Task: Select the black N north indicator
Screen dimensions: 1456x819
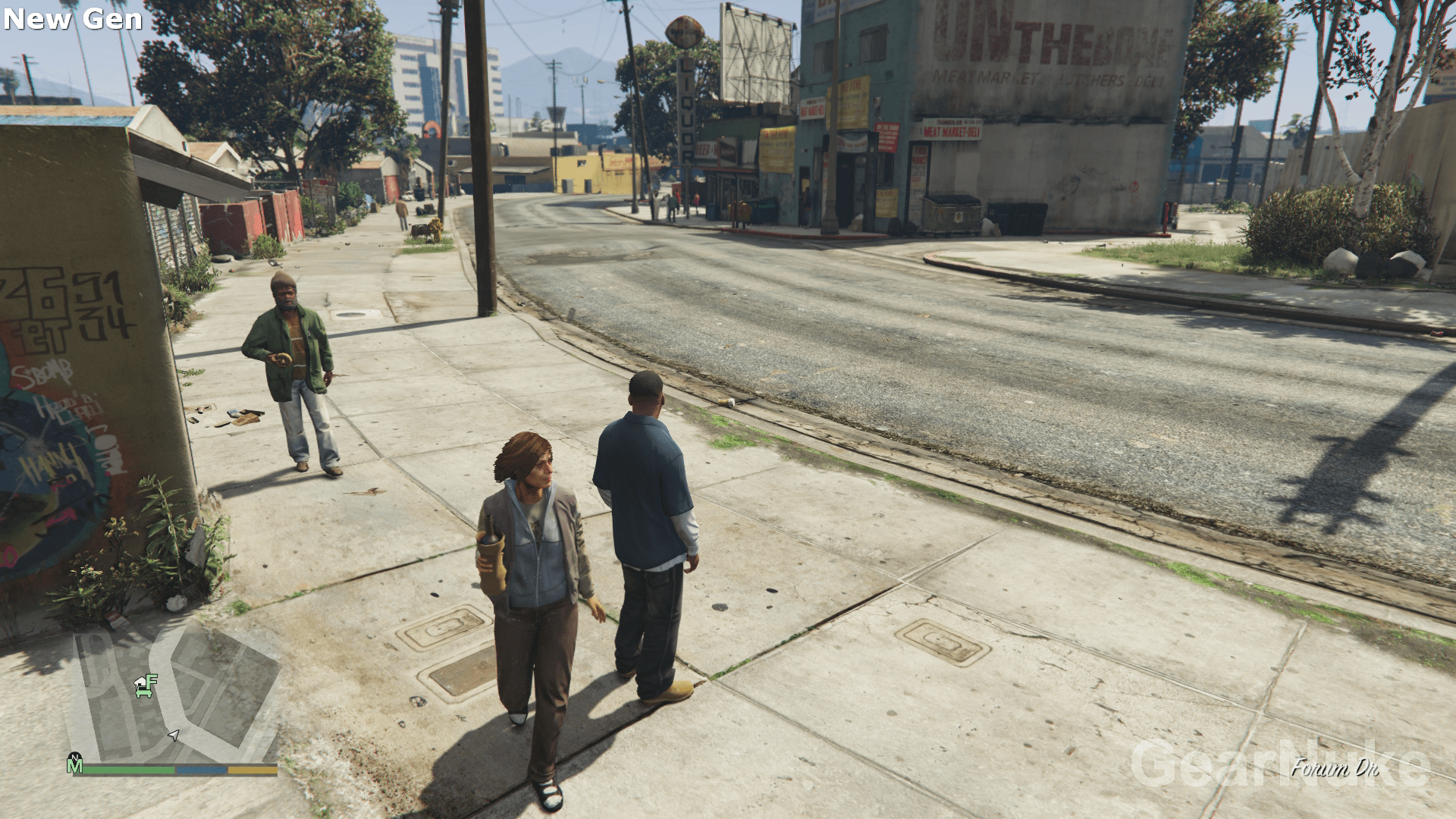Action: pos(75,758)
